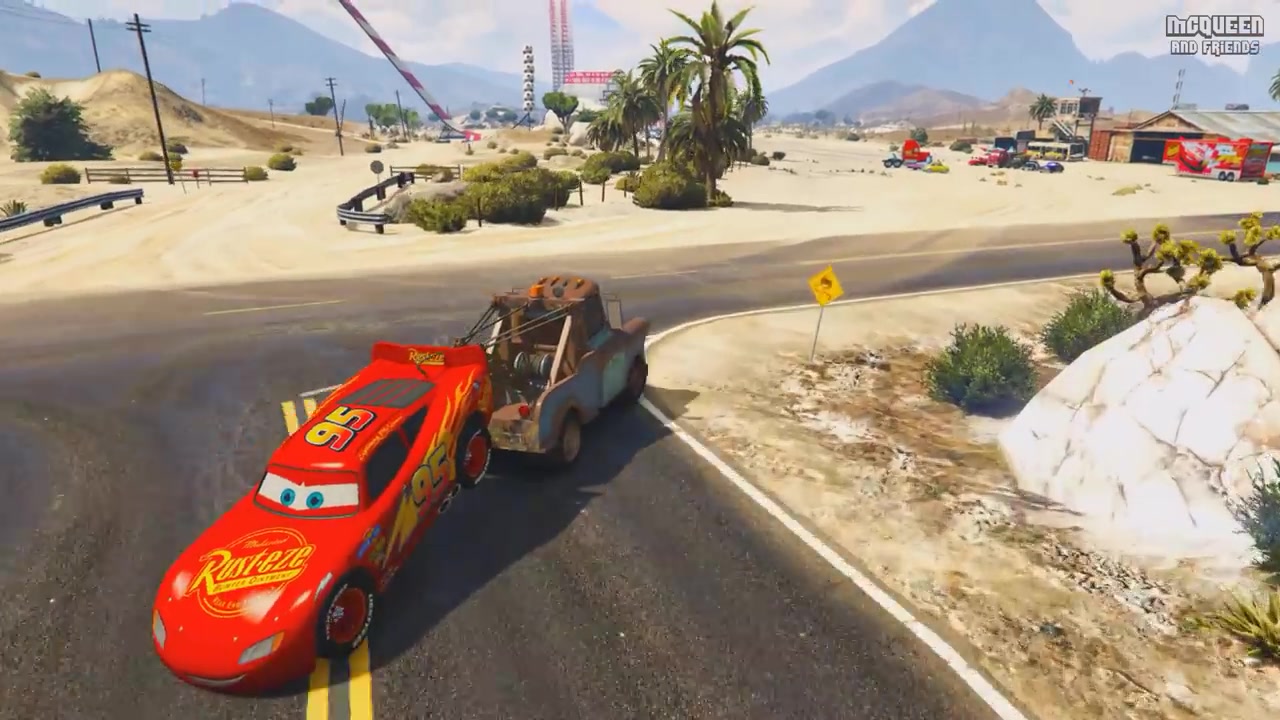Click the McQueen and Friends channel watermark
Viewport: 1280px width, 720px height.
(x=1214, y=34)
